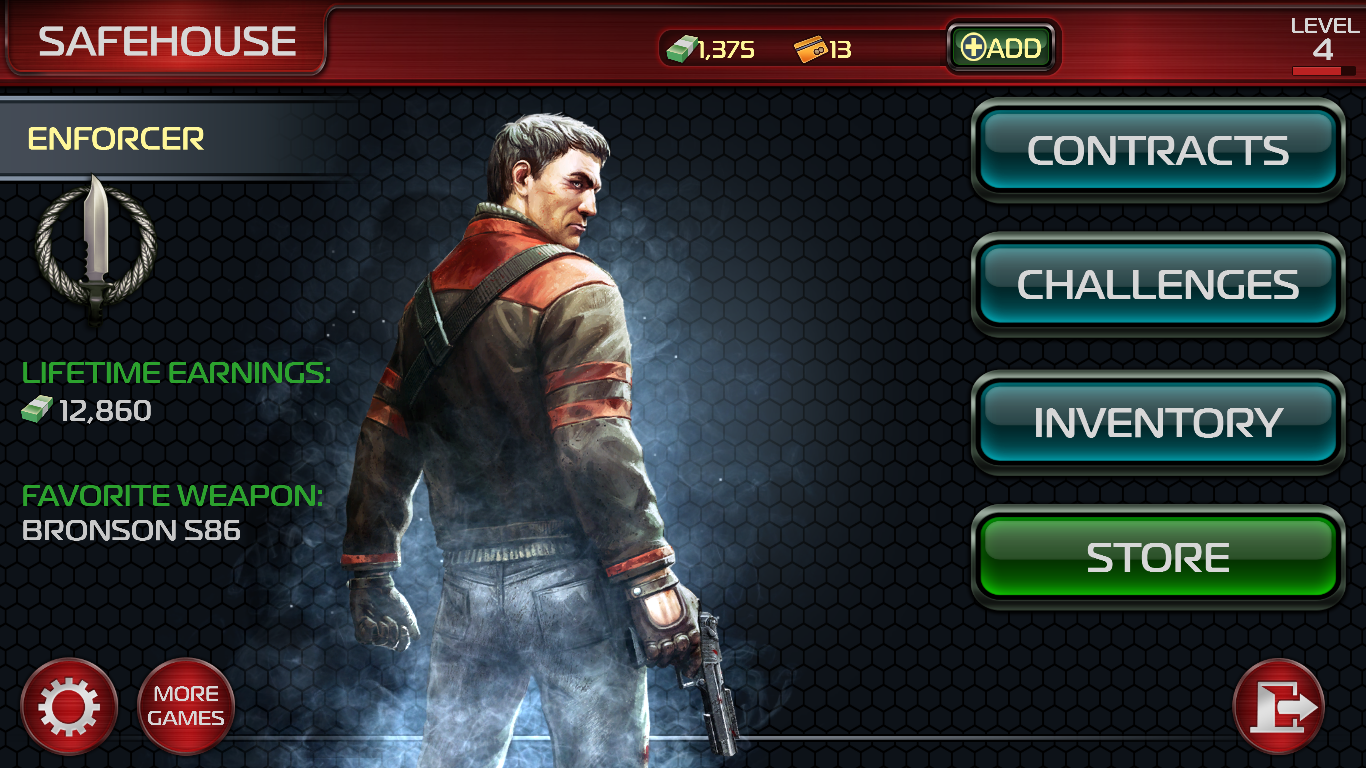1366x768 pixels.
Task: Open the Inventory screen
Action: click(1158, 422)
